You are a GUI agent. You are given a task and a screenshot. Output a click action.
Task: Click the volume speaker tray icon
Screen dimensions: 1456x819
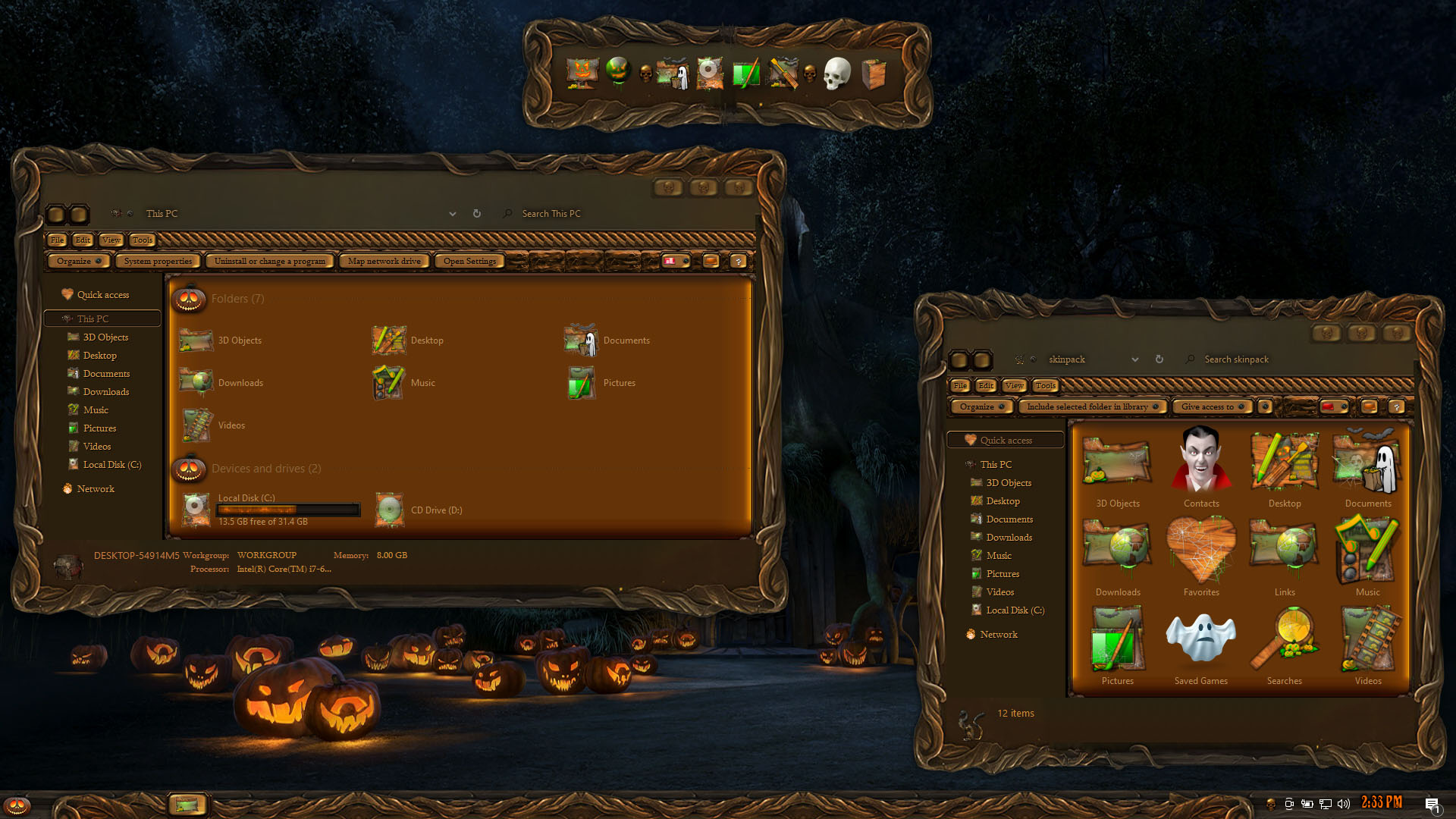coord(1344,804)
